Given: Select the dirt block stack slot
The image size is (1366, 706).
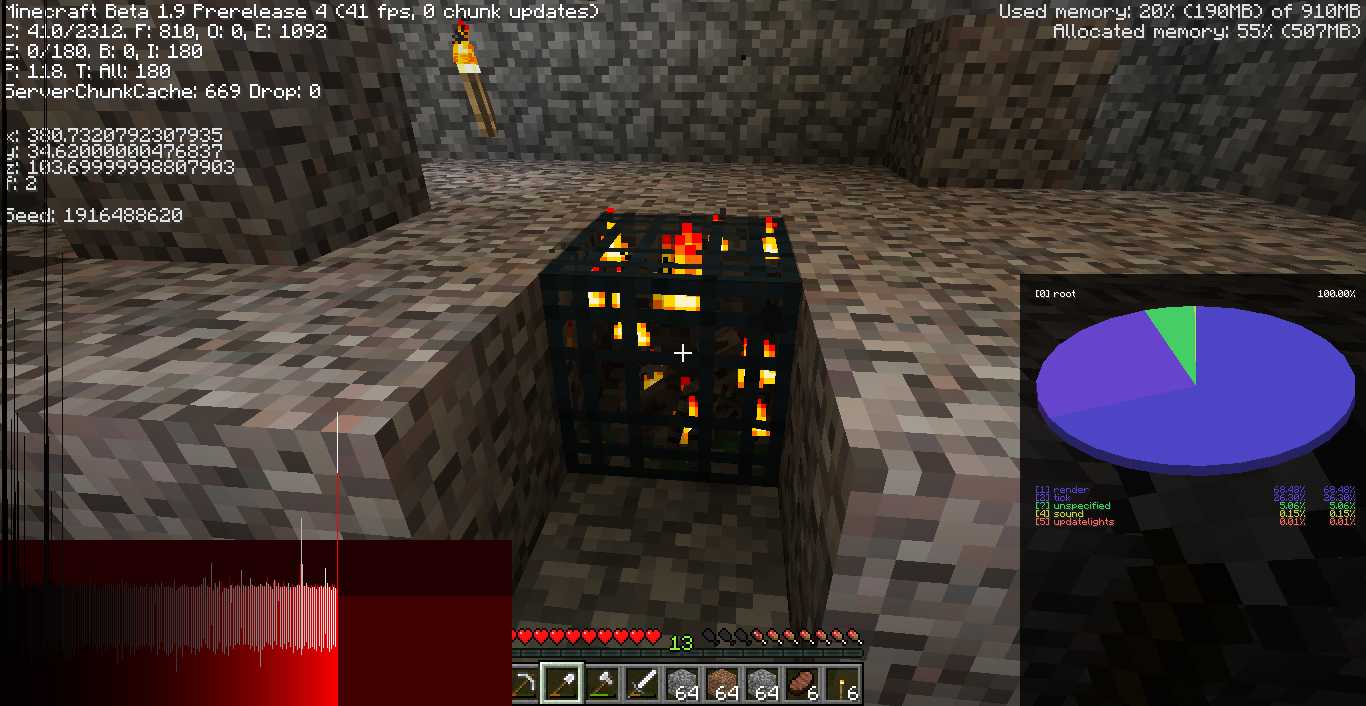Looking at the screenshot, I should (722, 684).
